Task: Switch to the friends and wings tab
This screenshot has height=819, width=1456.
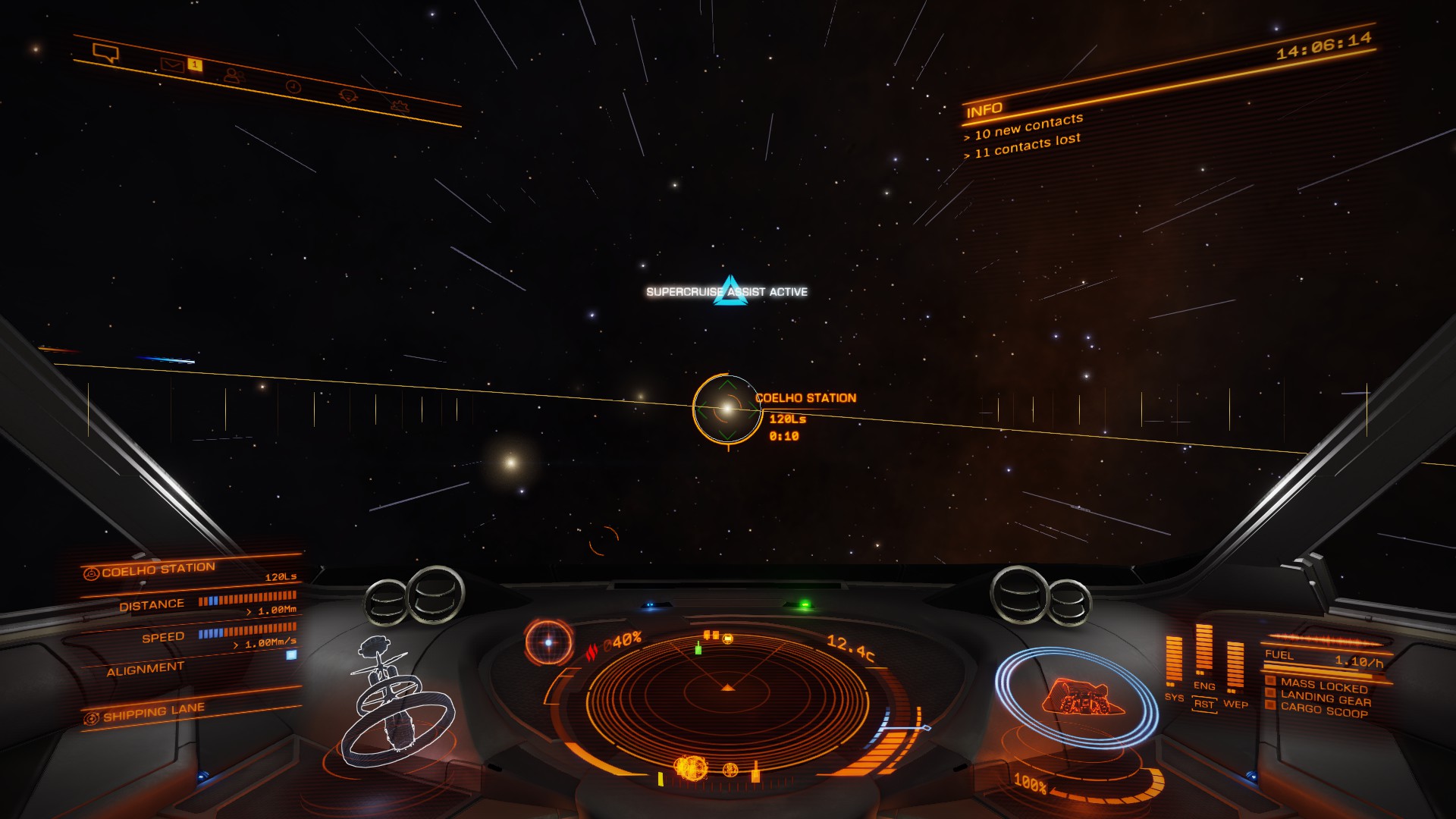Action: click(x=233, y=76)
